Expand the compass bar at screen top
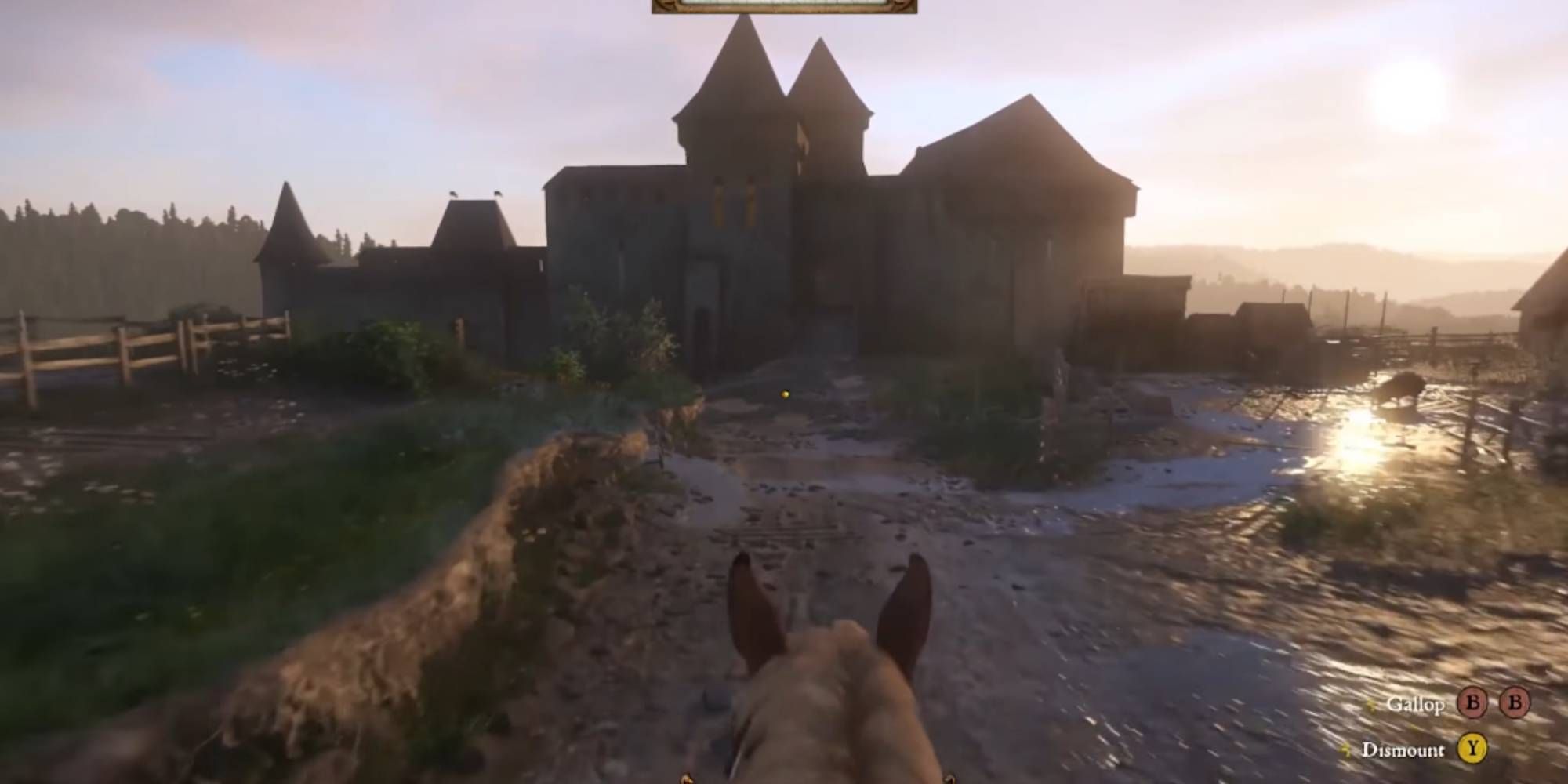The width and height of the screenshot is (1568, 784). (784, 8)
